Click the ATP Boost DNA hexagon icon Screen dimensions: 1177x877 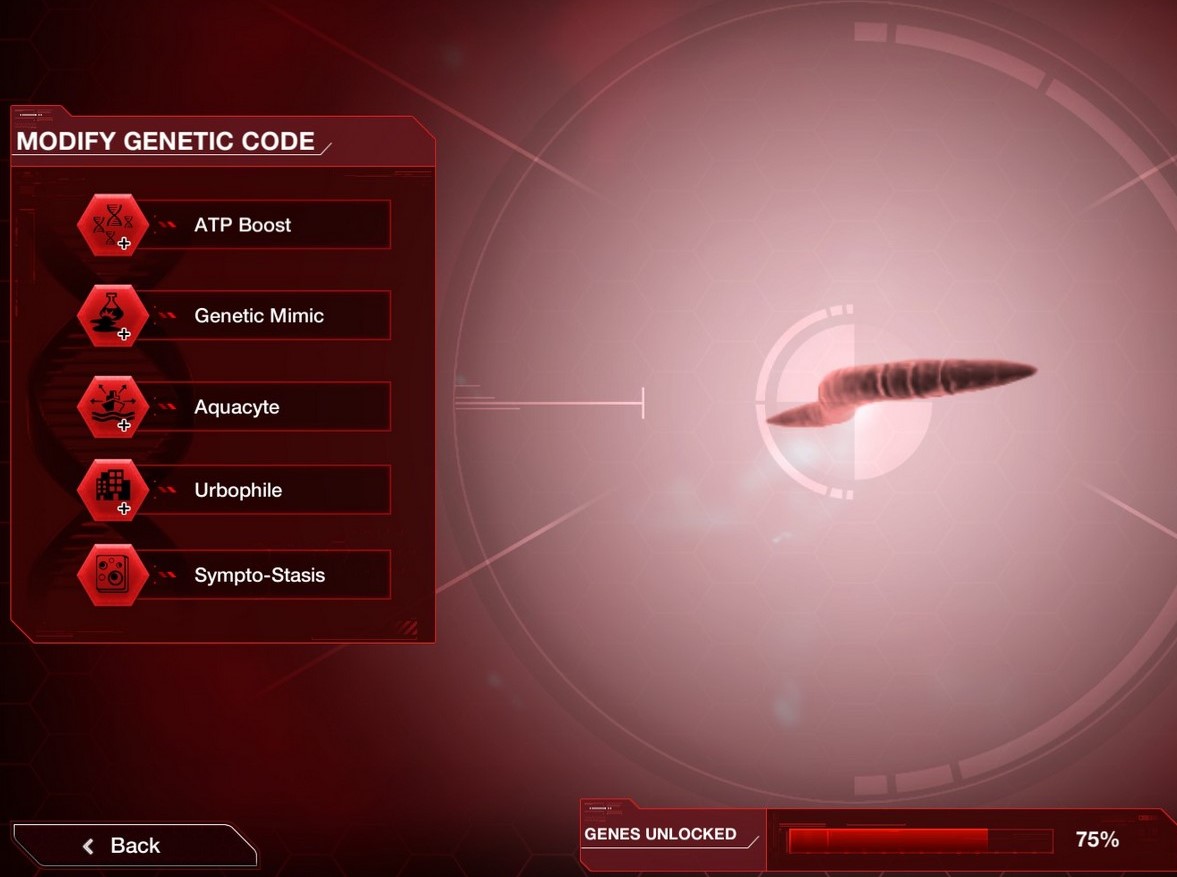tap(113, 225)
